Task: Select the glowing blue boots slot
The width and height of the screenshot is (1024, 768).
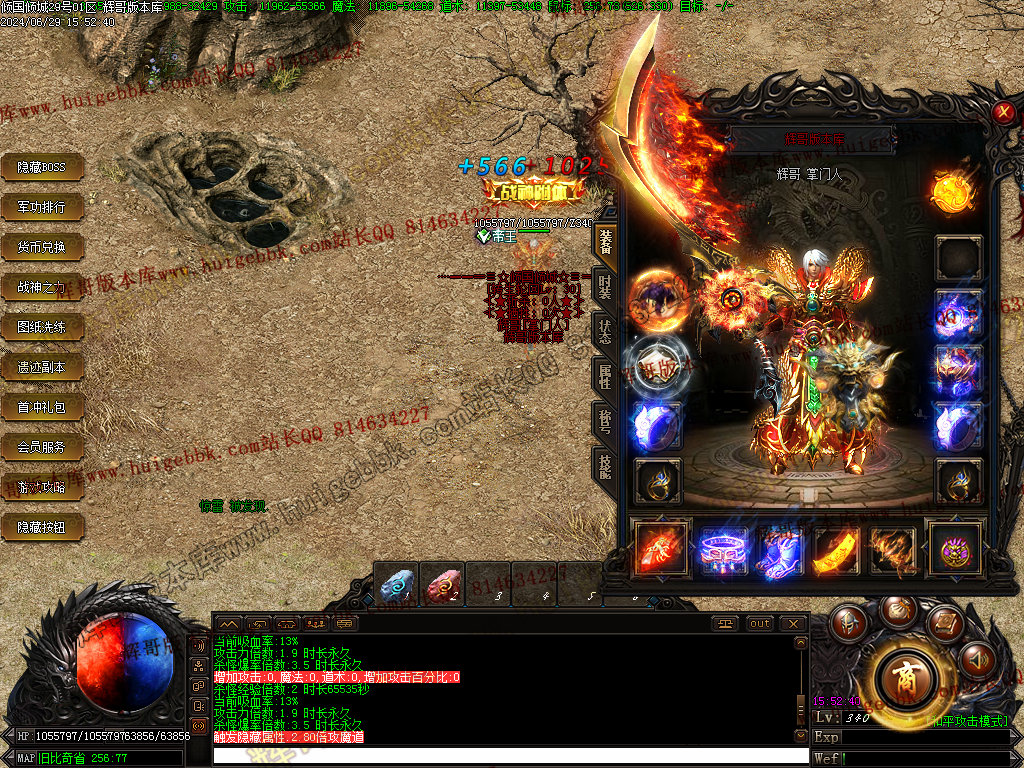Action: click(778, 549)
